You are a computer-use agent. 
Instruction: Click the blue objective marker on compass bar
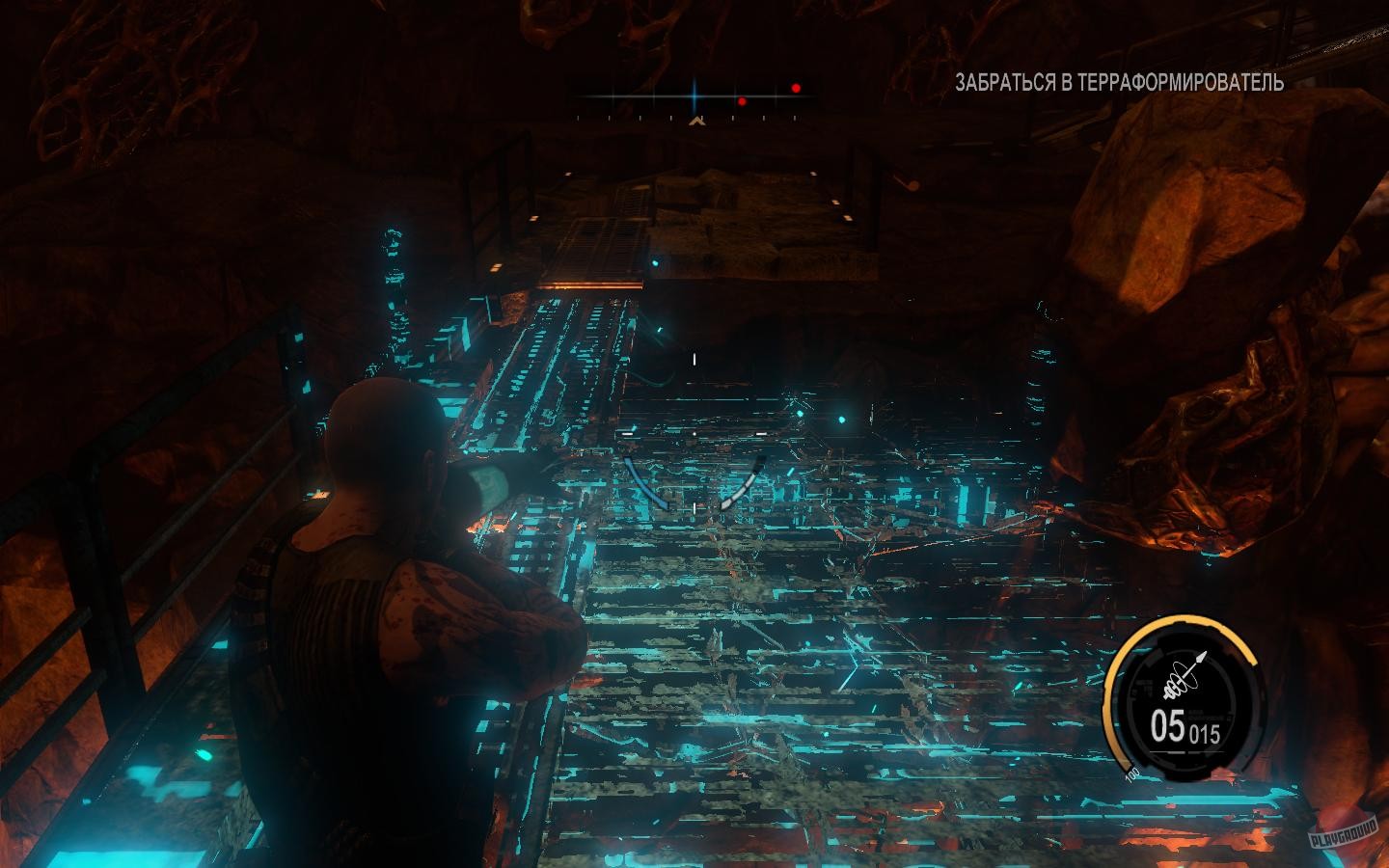pyautogui.click(x=695, y=95)
